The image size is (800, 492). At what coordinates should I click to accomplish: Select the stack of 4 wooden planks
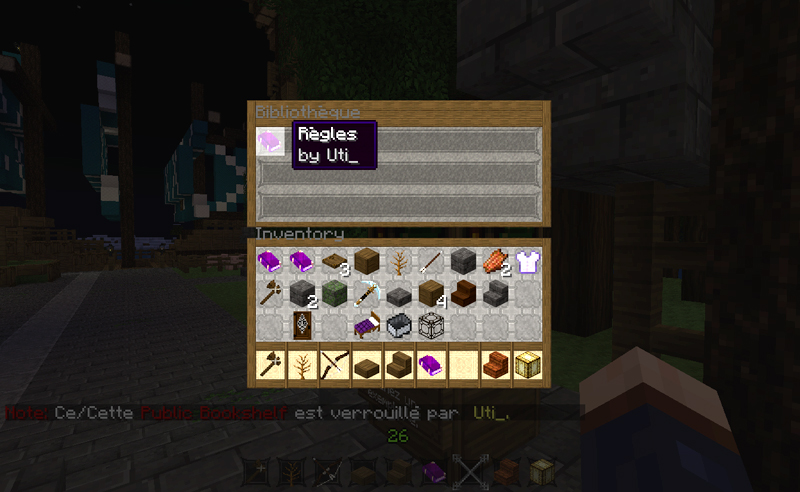point(431,293)
